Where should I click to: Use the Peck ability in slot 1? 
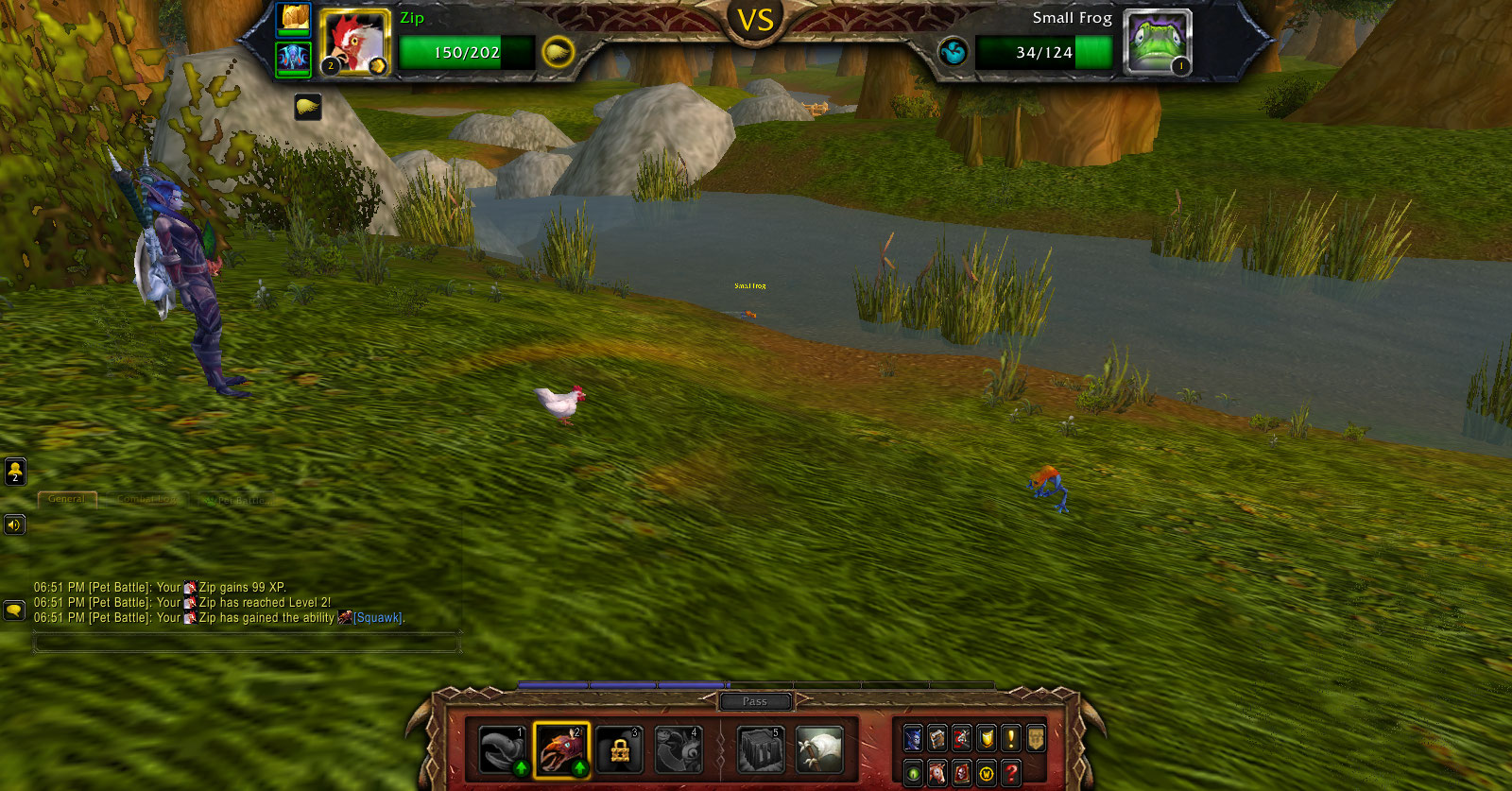point(502,749)
